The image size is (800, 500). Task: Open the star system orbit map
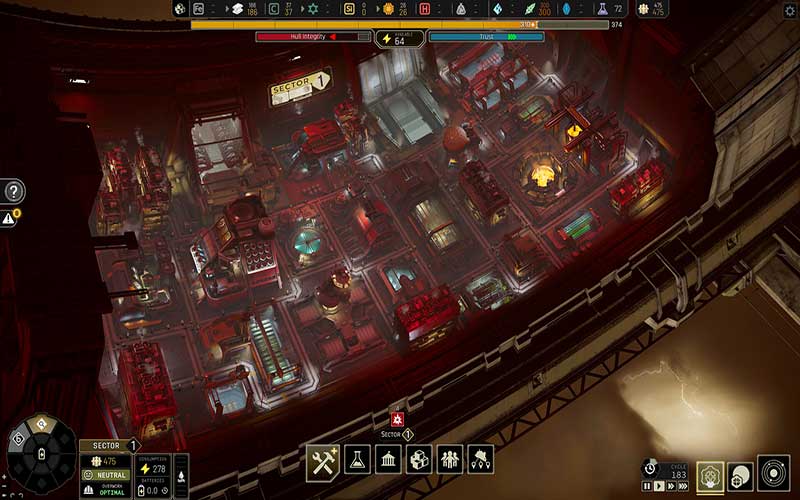pos(774,474)
